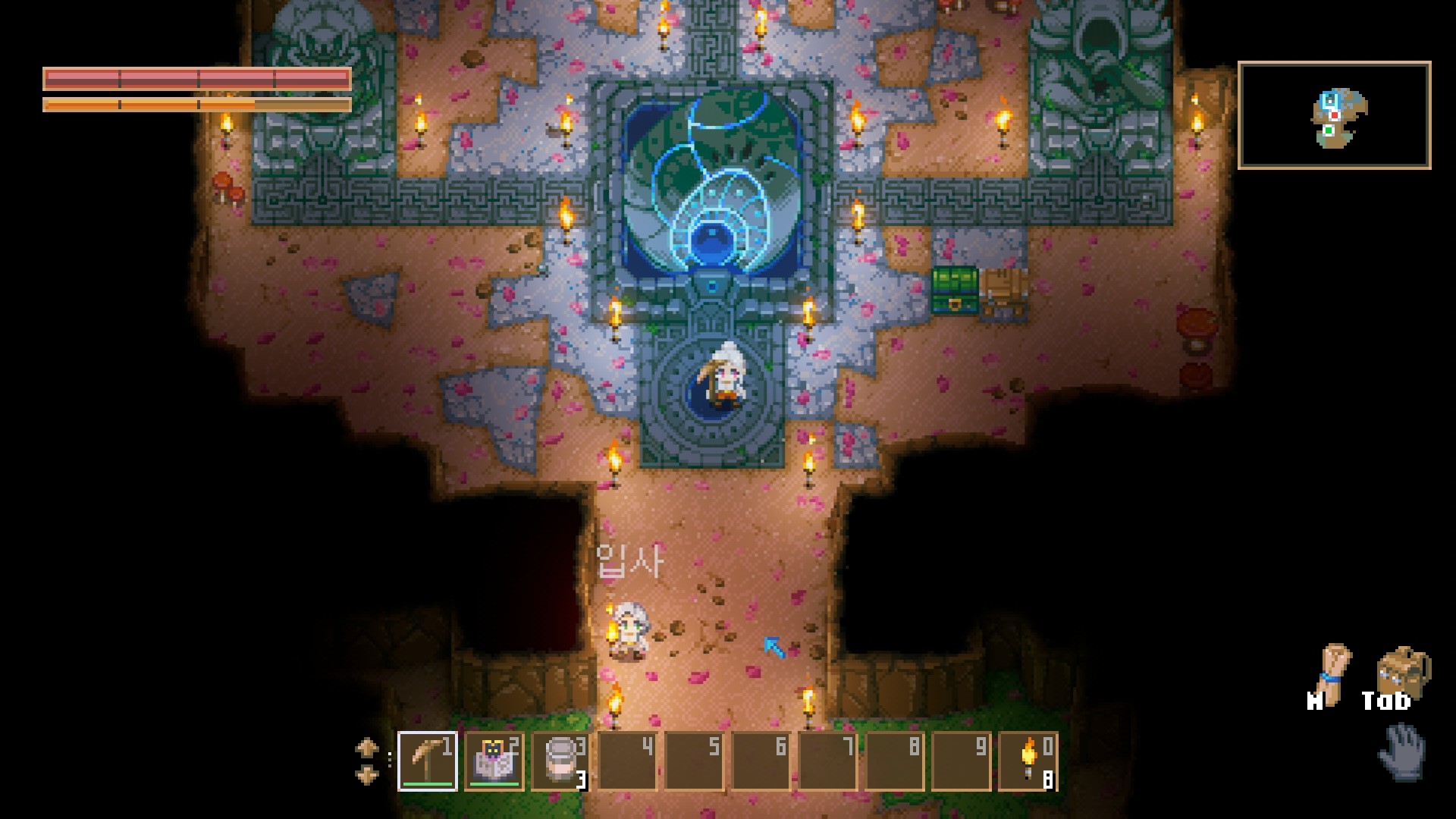This screenshot has height=819, width=1456.
Task: Click the minimap
Action: pos(1334,115)
